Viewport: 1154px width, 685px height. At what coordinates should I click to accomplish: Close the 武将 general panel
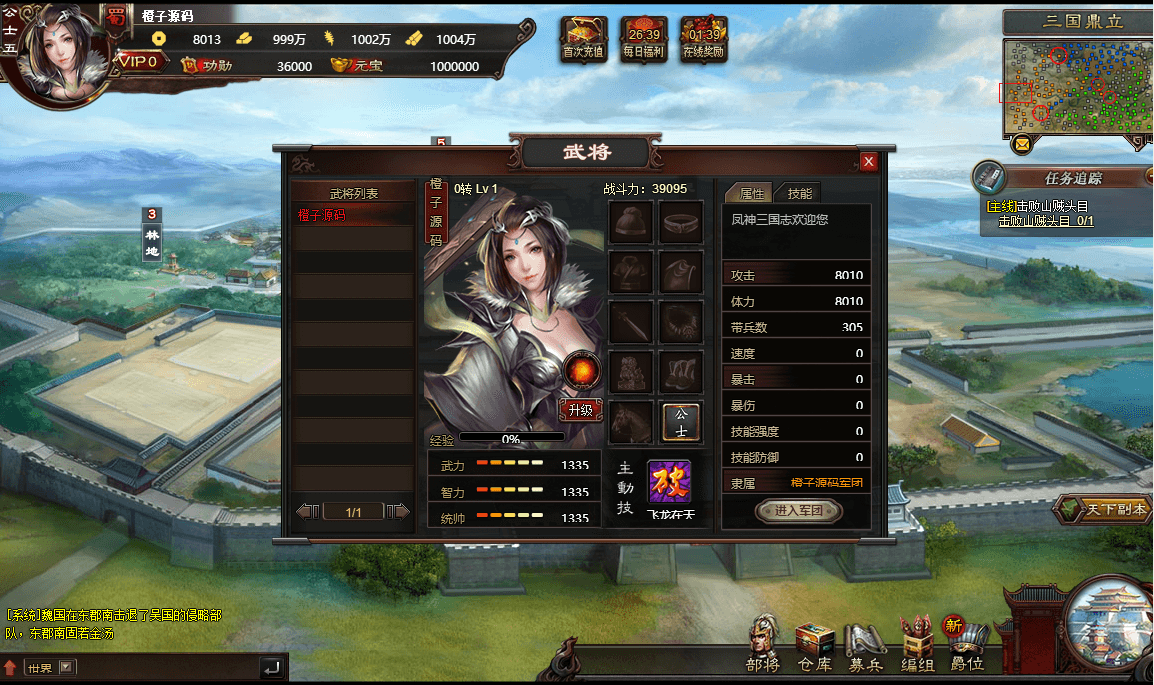[x=869, y=161]
